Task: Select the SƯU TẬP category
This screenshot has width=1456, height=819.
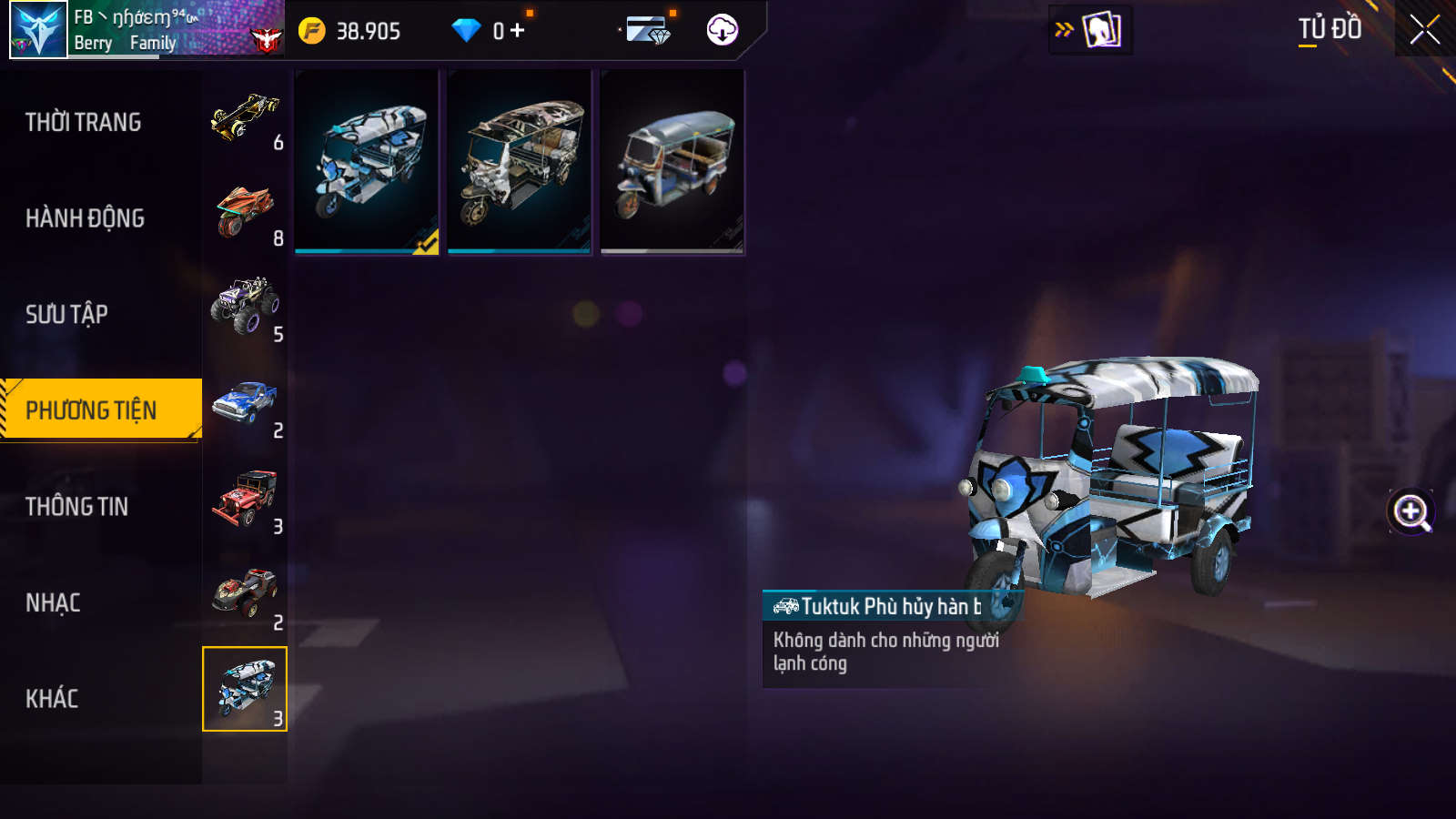Action: click(66, 314)
